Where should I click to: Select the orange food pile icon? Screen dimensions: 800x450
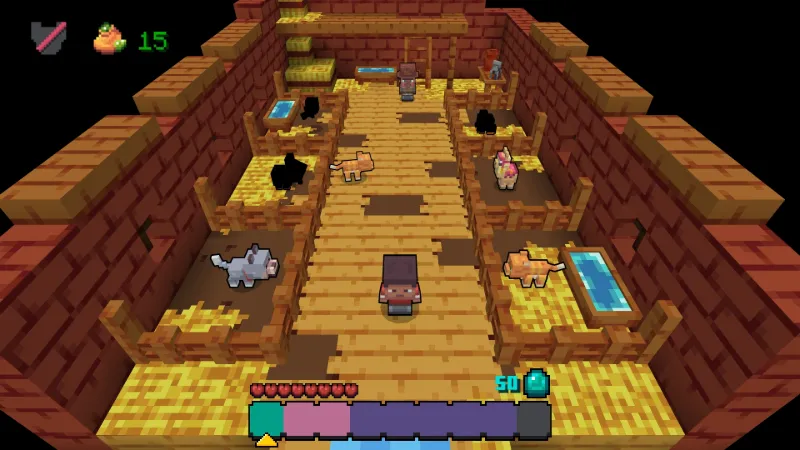pyautogui.click(x=109, y=39)
